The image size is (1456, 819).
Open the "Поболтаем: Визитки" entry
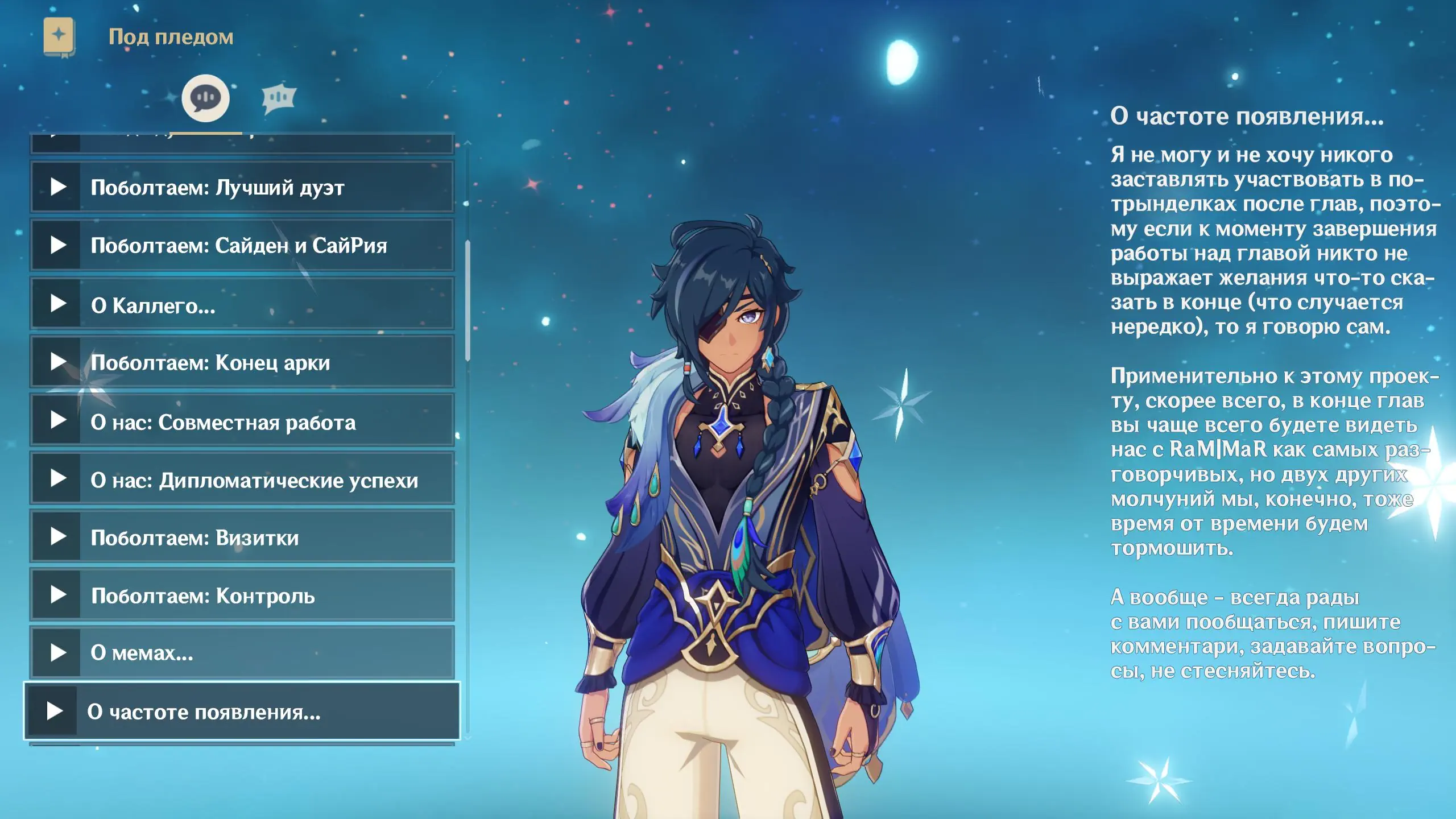(x=242, y=537)
